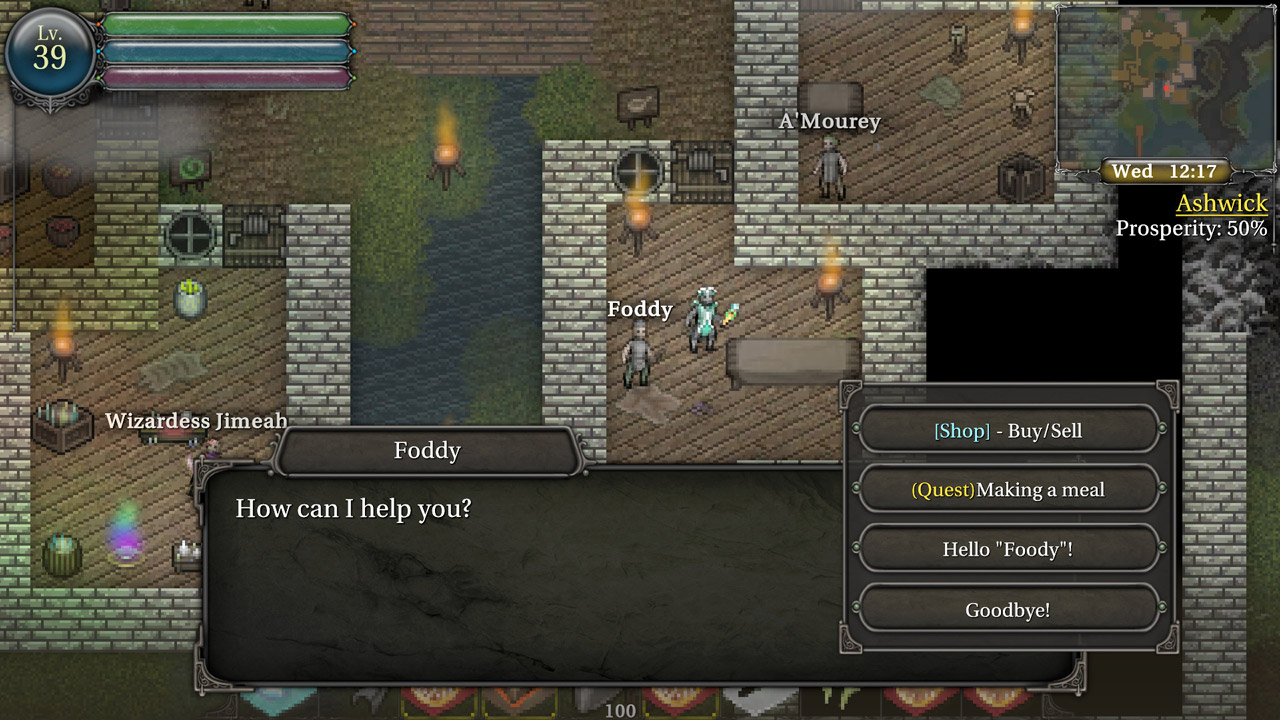This screenshot has width=1280, height=720.
Task: Click the Ashwick town name link
Action: pos(1221,204)
